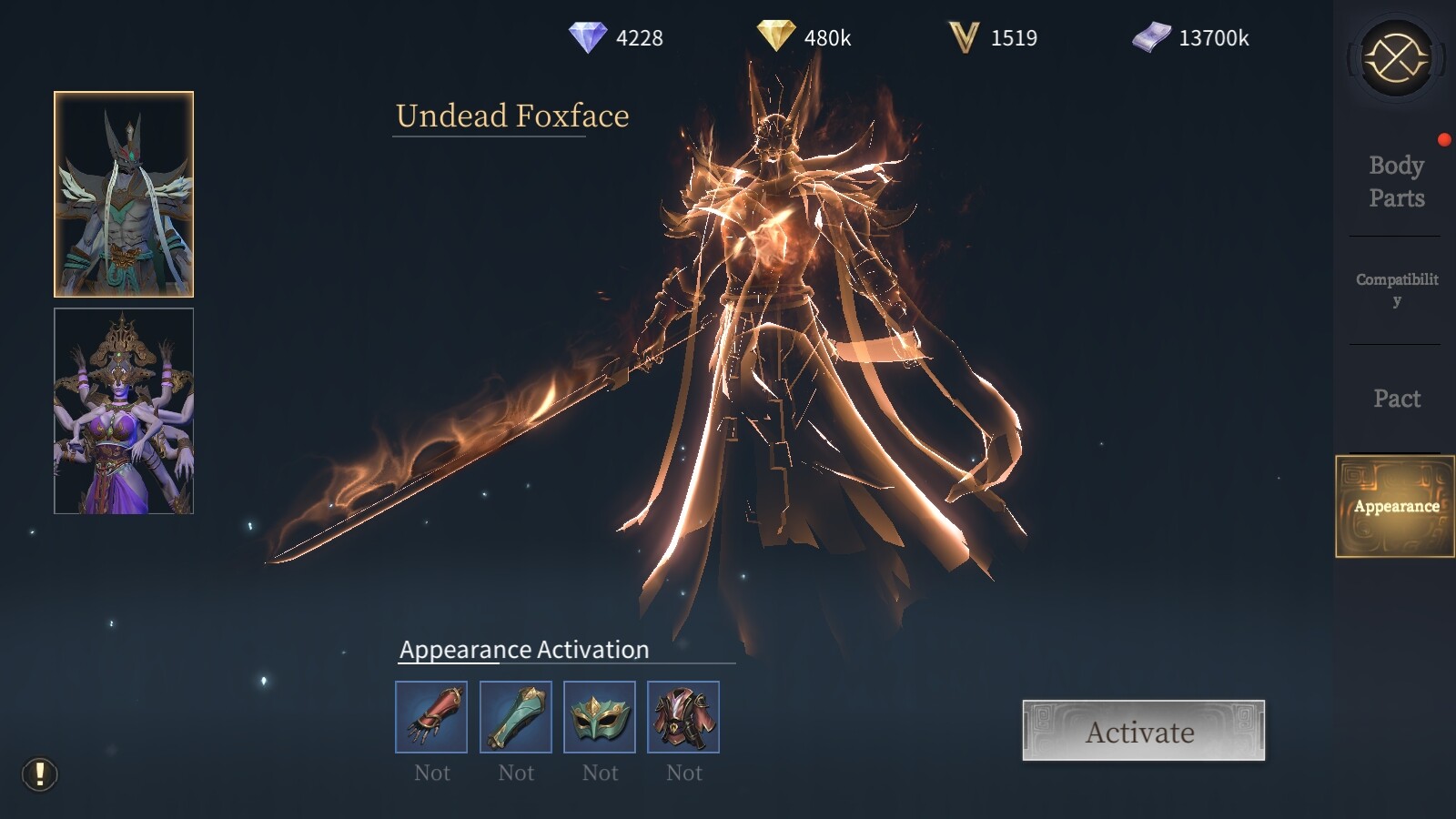Screen dimensions: 1456x819
Task: Open the Compatibility tab
Action: coord(1396,289)
